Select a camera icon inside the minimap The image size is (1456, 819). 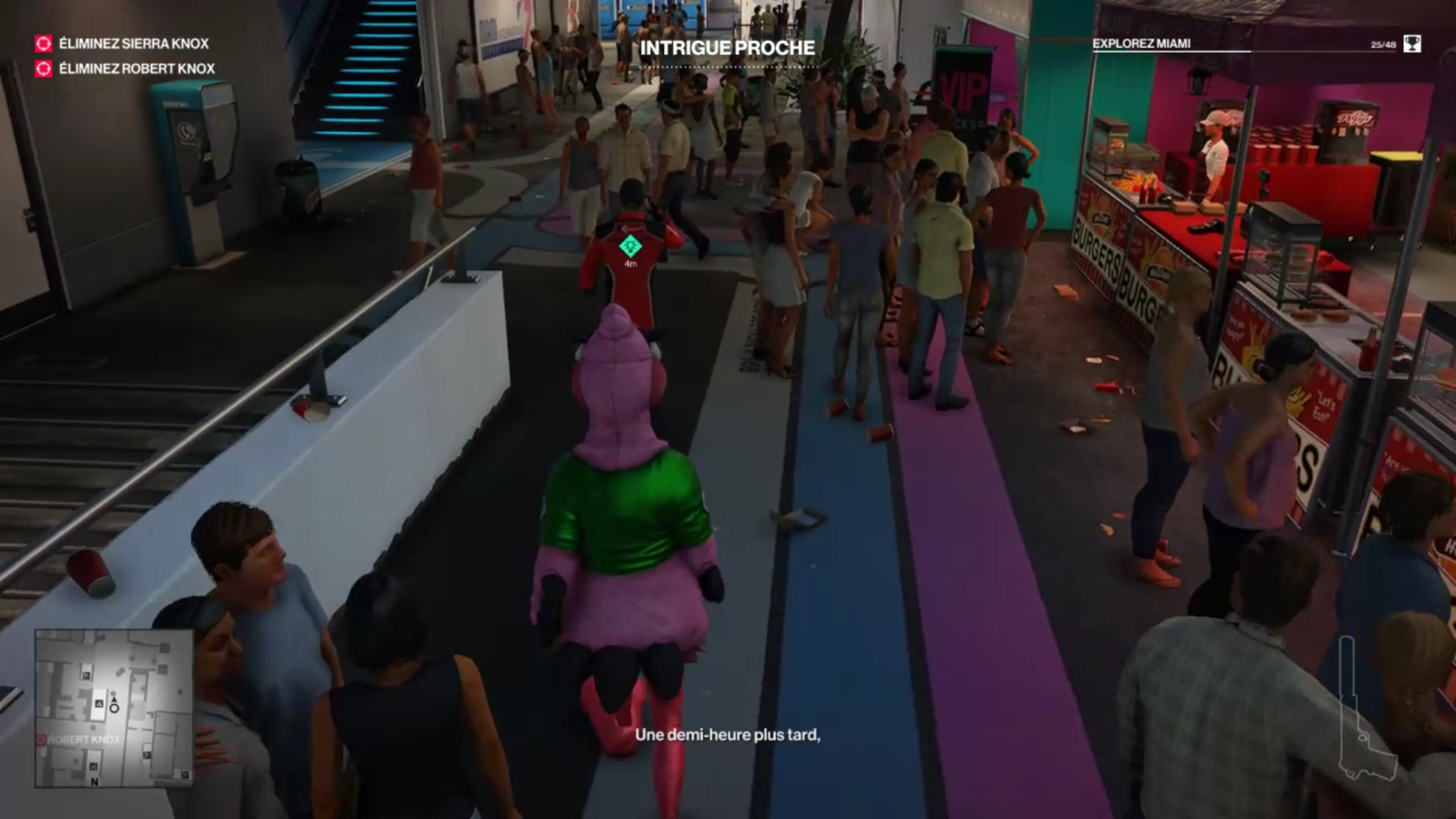tap(99, 704)
